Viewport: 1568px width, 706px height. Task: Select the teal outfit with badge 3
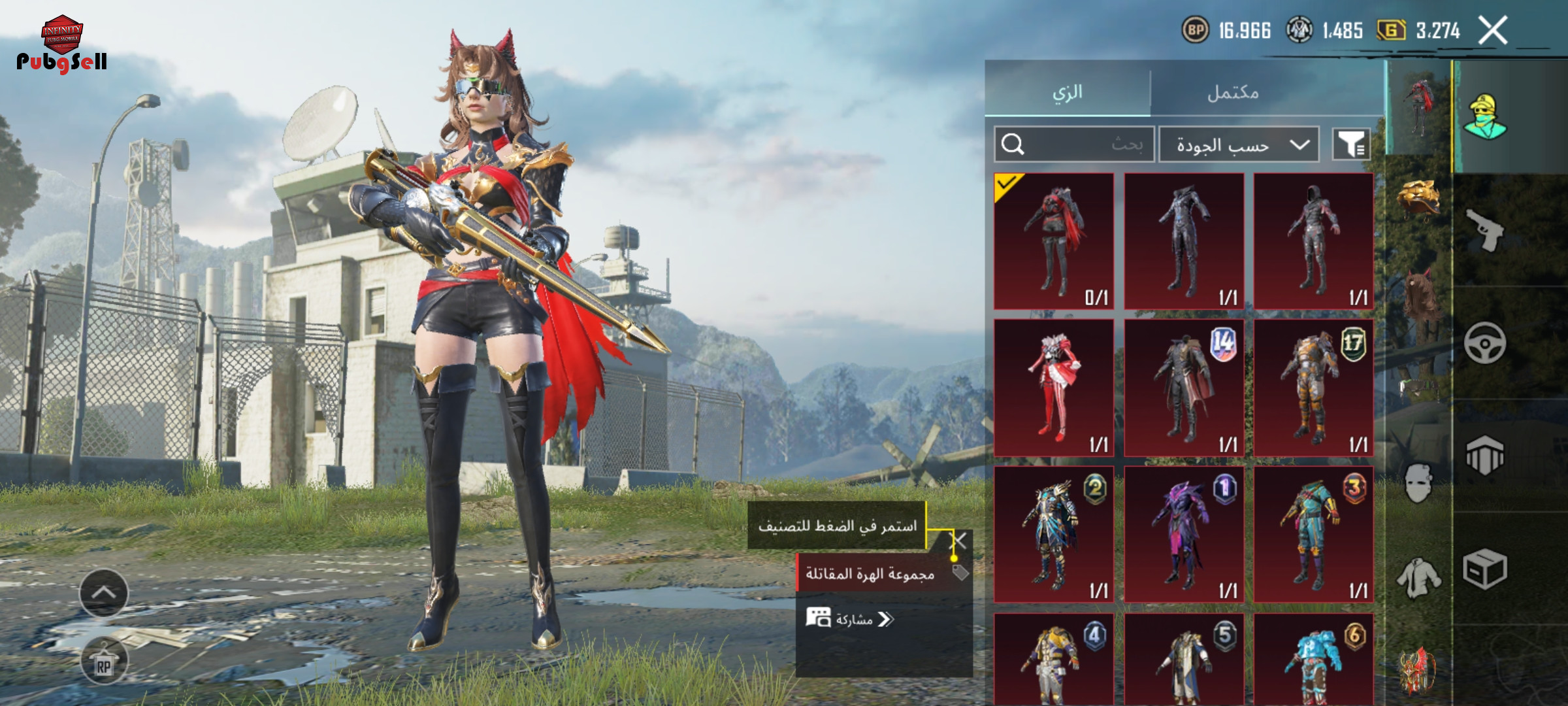pos(1313,534)
